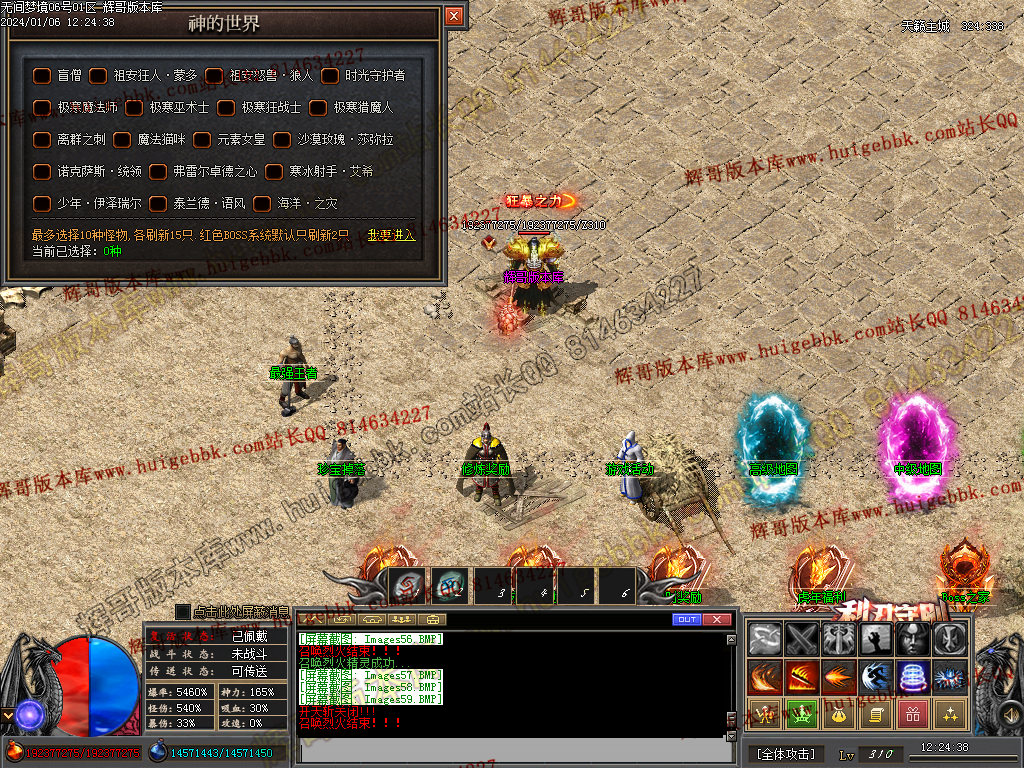This screenshot has width=1024, height=768.
Task: Tick the 寒冰射手·艾希 checkbox
Action: coord(274,172)
